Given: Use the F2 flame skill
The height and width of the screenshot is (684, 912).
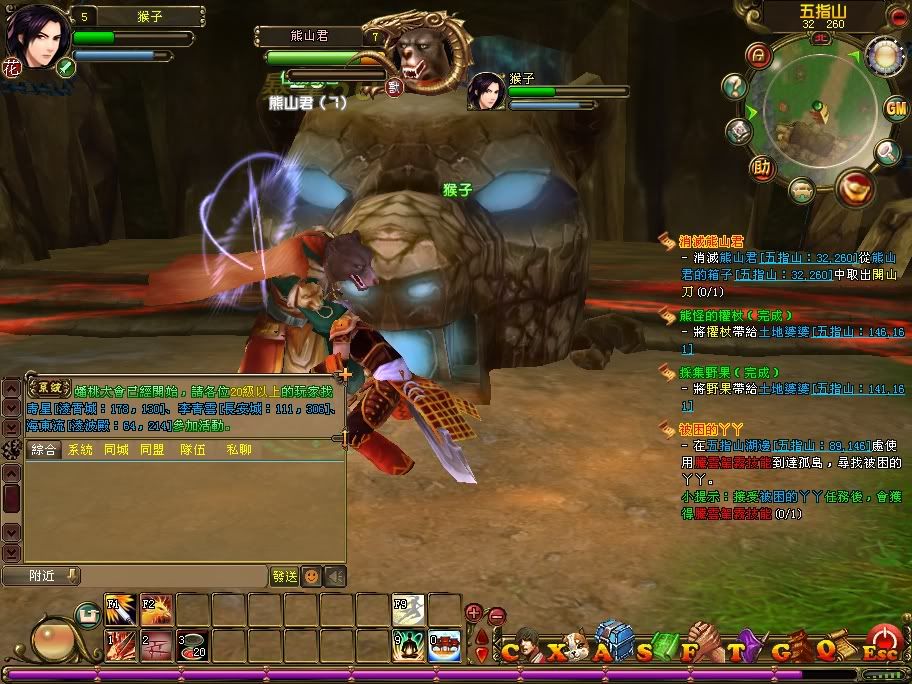Looking at the screenshot, I should tap(156, 609).
